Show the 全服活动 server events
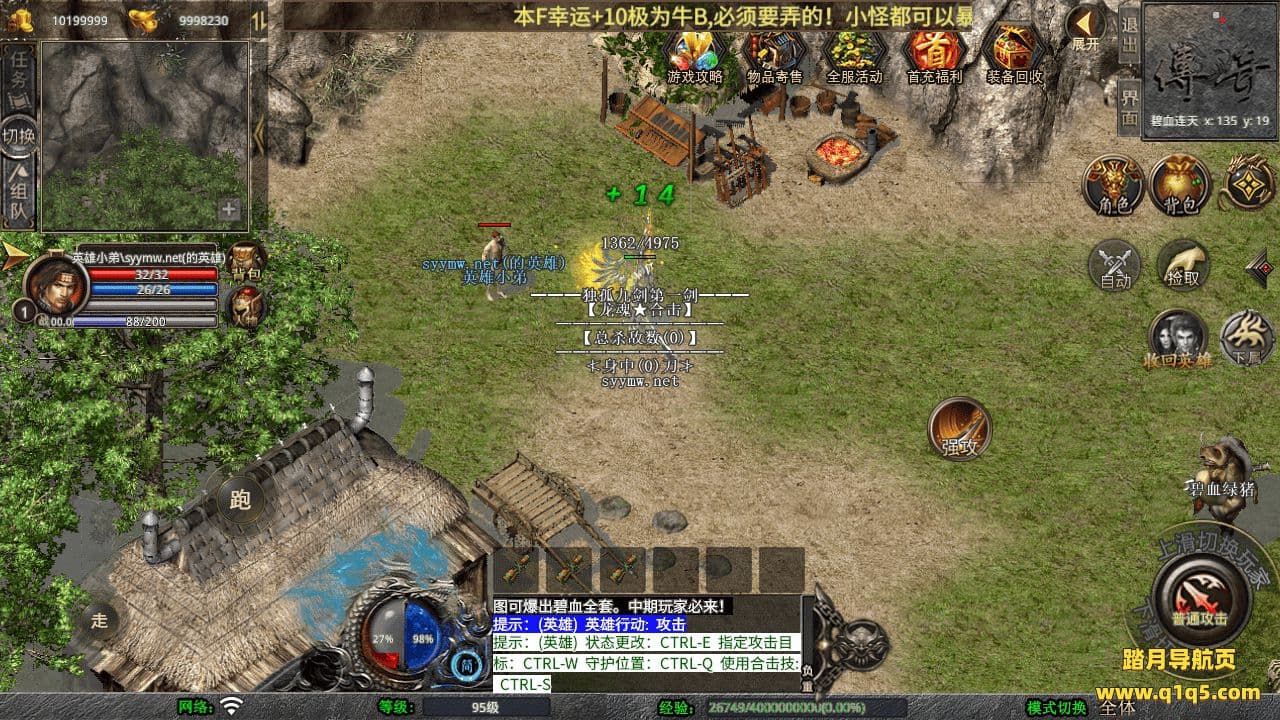 point(854,54)
